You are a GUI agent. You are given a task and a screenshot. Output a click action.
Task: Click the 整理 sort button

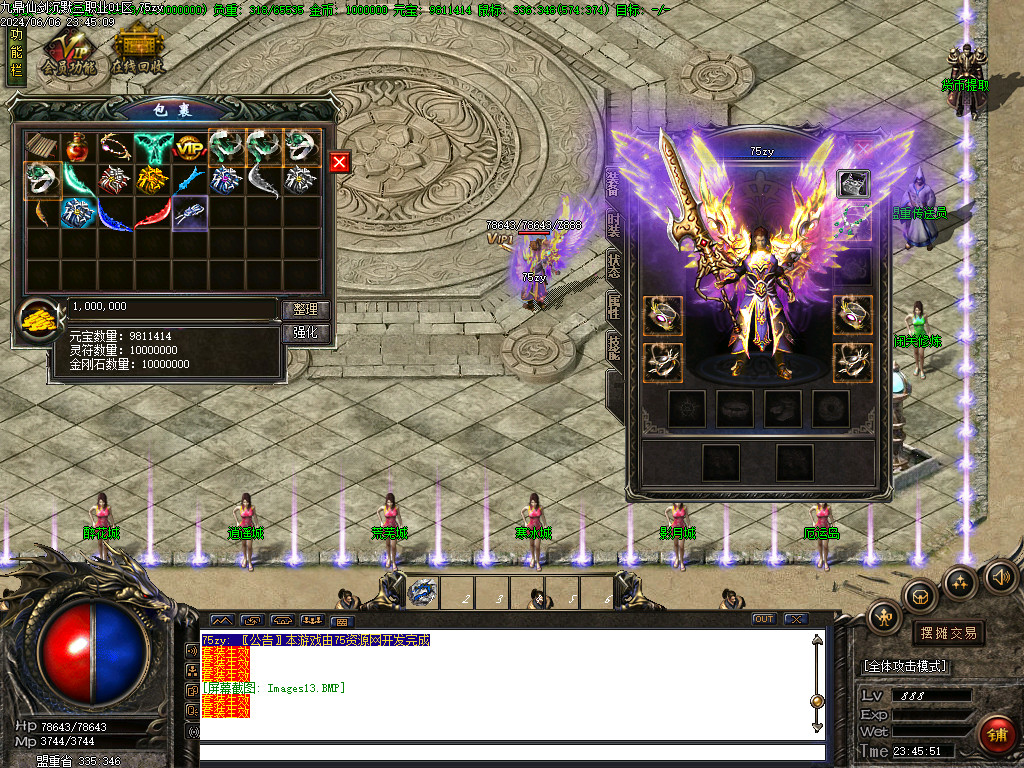[305, 310]
